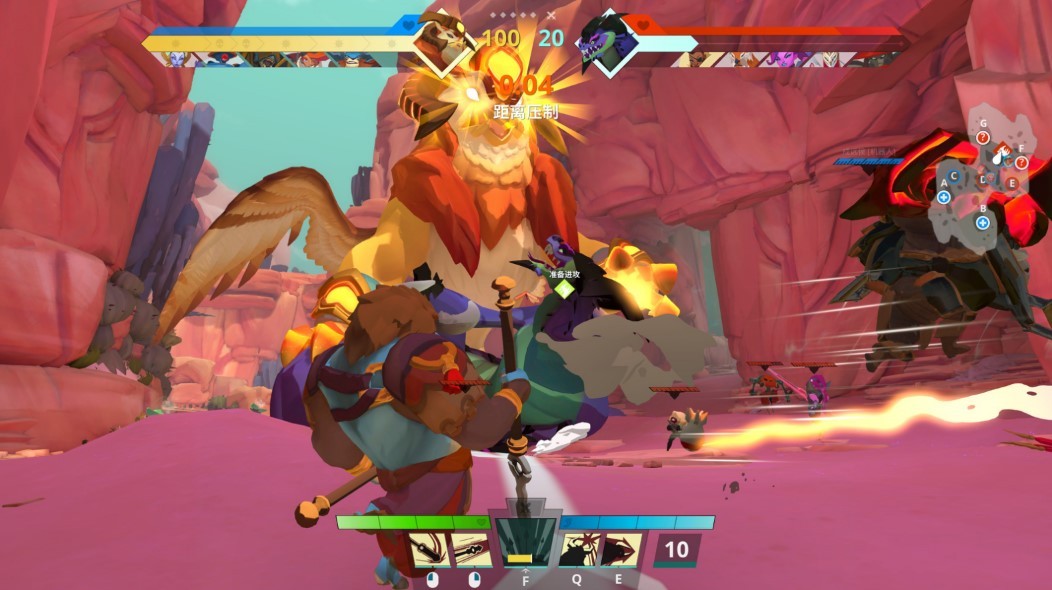The height and width of the screenshot is (590, 1052).
Task: Activate the E dash arrow ability icon
Action: [x=623, y=551]
